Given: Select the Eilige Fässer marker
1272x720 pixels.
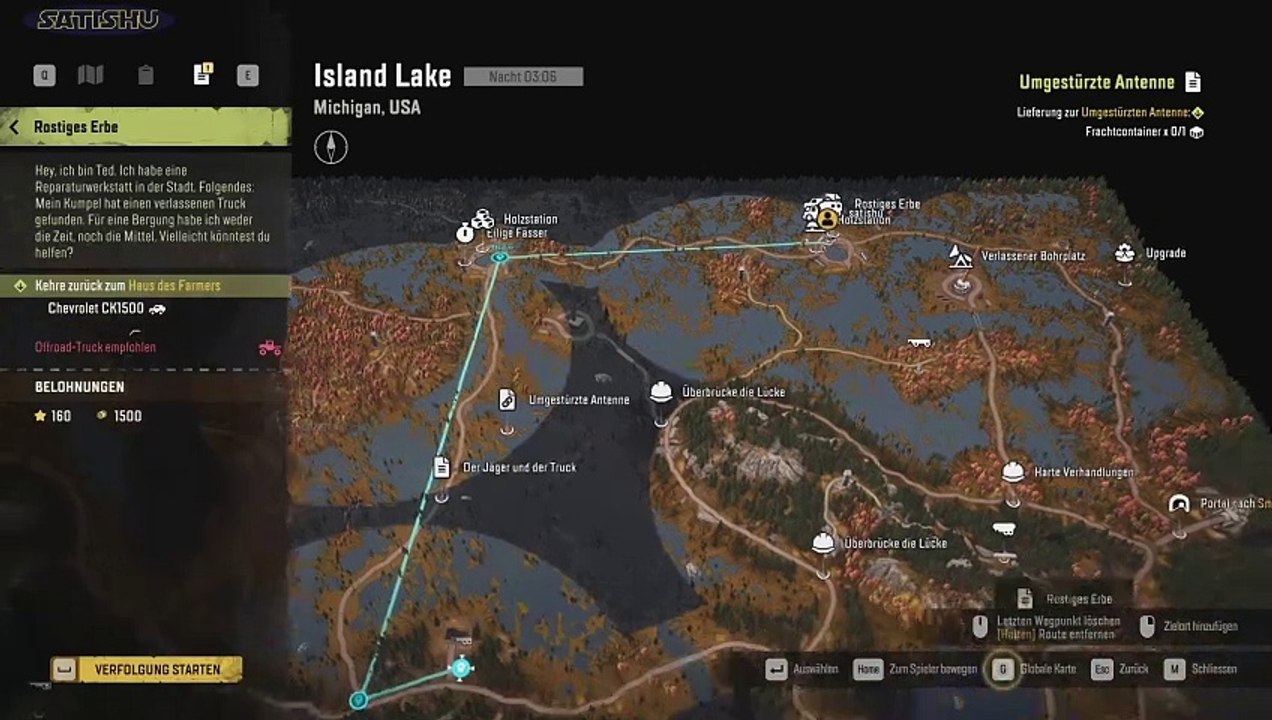Looking at the screenshot, I should [466, 233].
